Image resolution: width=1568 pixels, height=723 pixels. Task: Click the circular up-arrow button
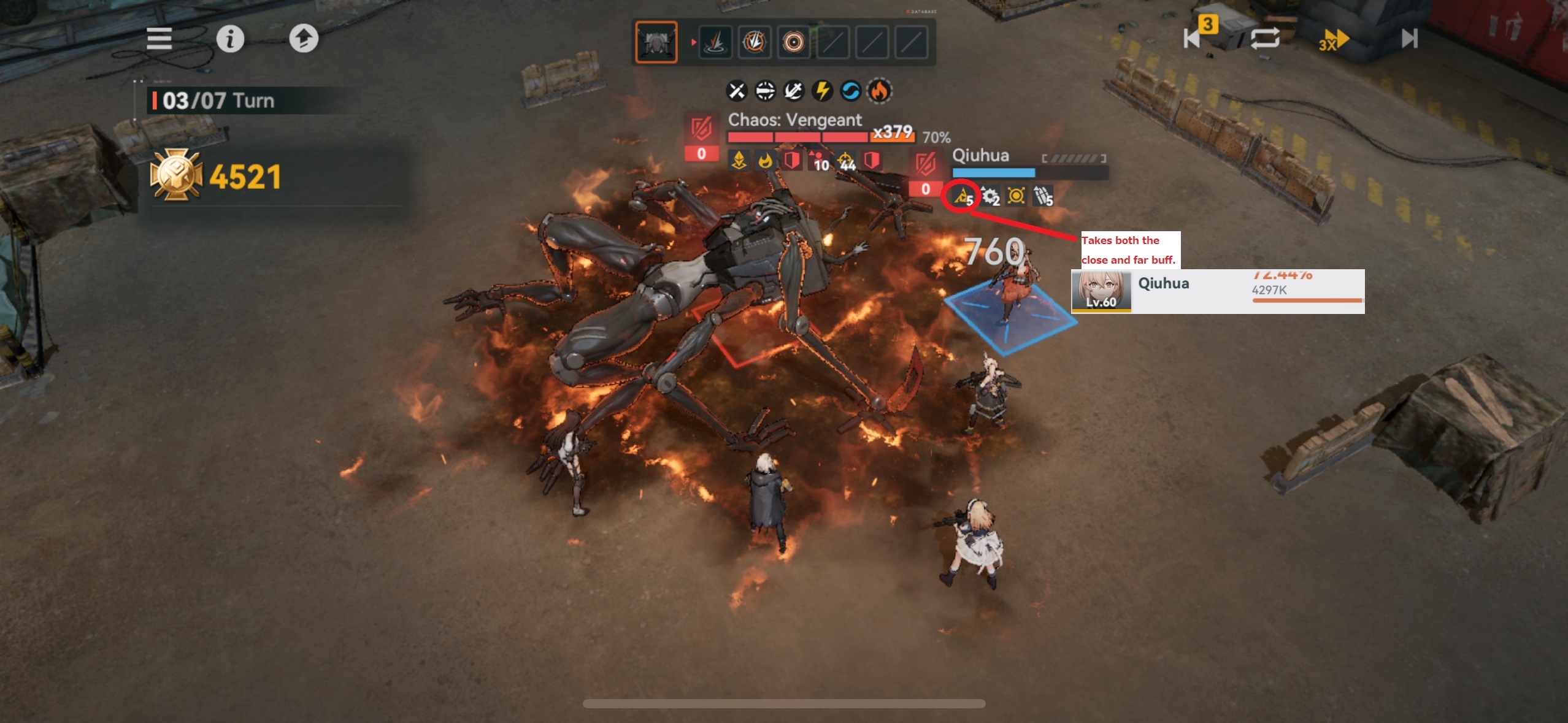pyautogui.click(x=304, y=39)
